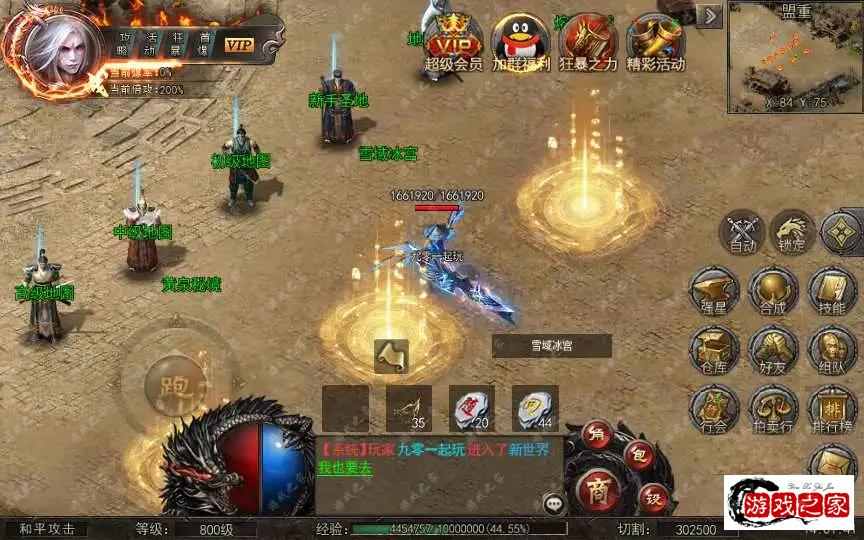Open the minimap
This screenshot has width=864, height=540.
point(795,57)
